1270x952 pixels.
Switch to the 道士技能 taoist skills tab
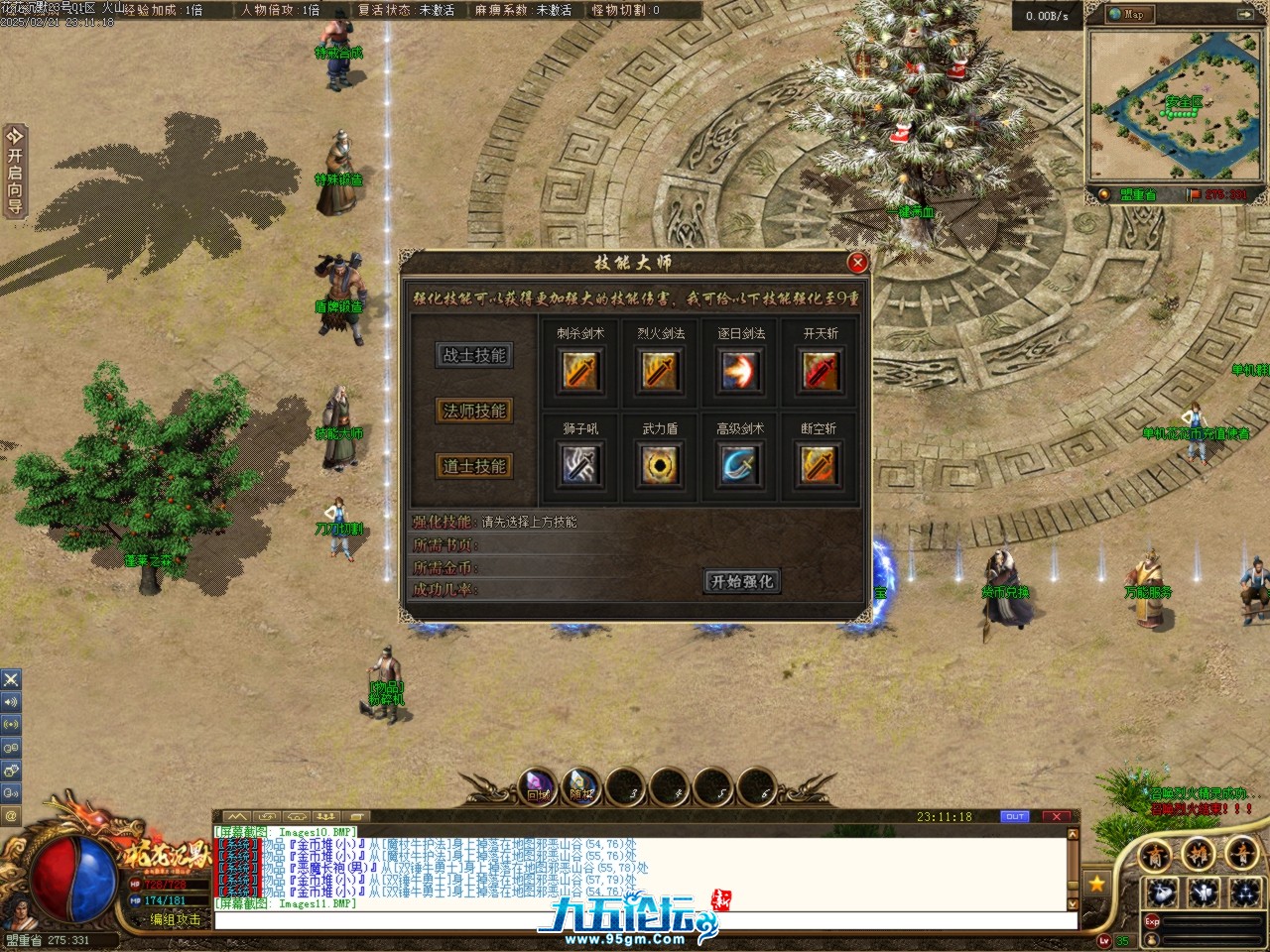click(475, 466)
